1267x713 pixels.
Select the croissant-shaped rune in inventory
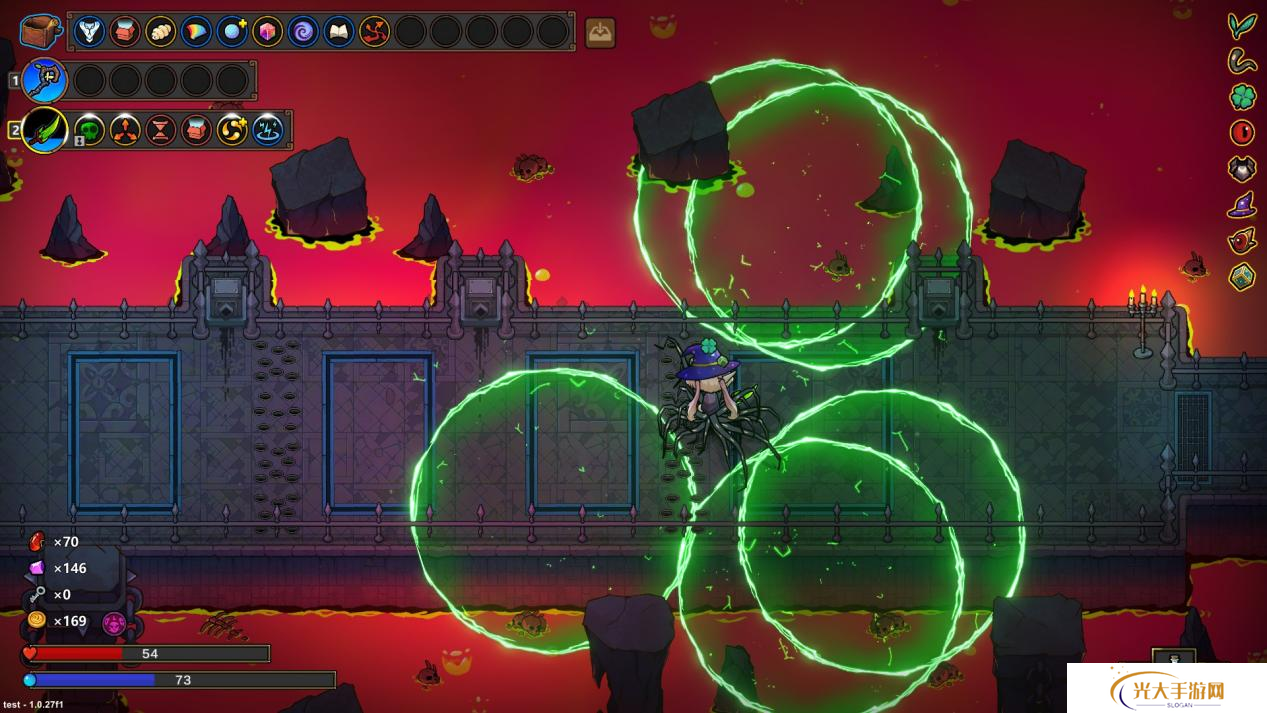tap(160, 32)
